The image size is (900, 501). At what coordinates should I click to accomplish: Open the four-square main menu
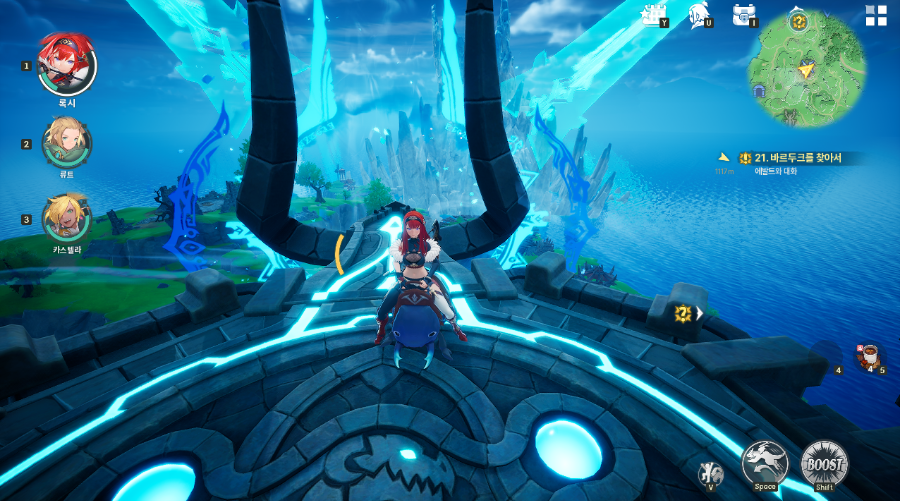pyautogui.click(x=876, y=15)
